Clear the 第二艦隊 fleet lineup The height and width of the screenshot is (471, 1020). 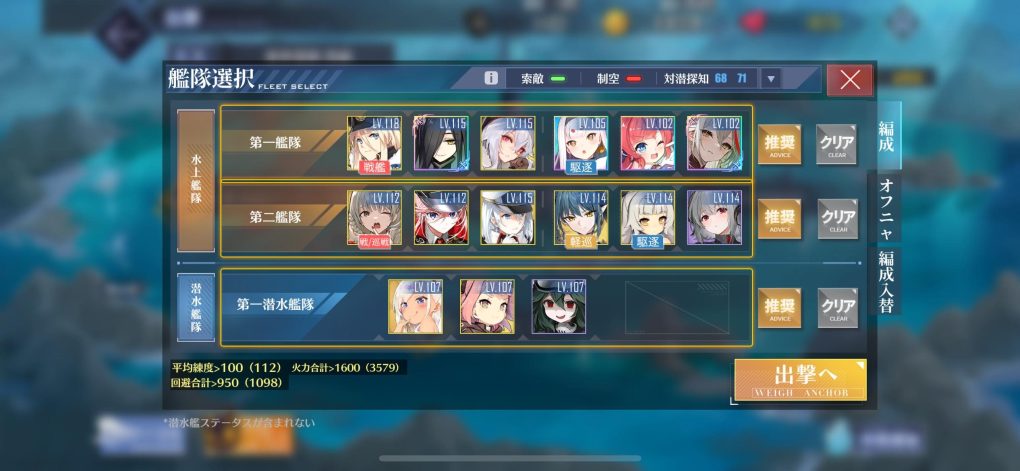[x=837, y=218]
